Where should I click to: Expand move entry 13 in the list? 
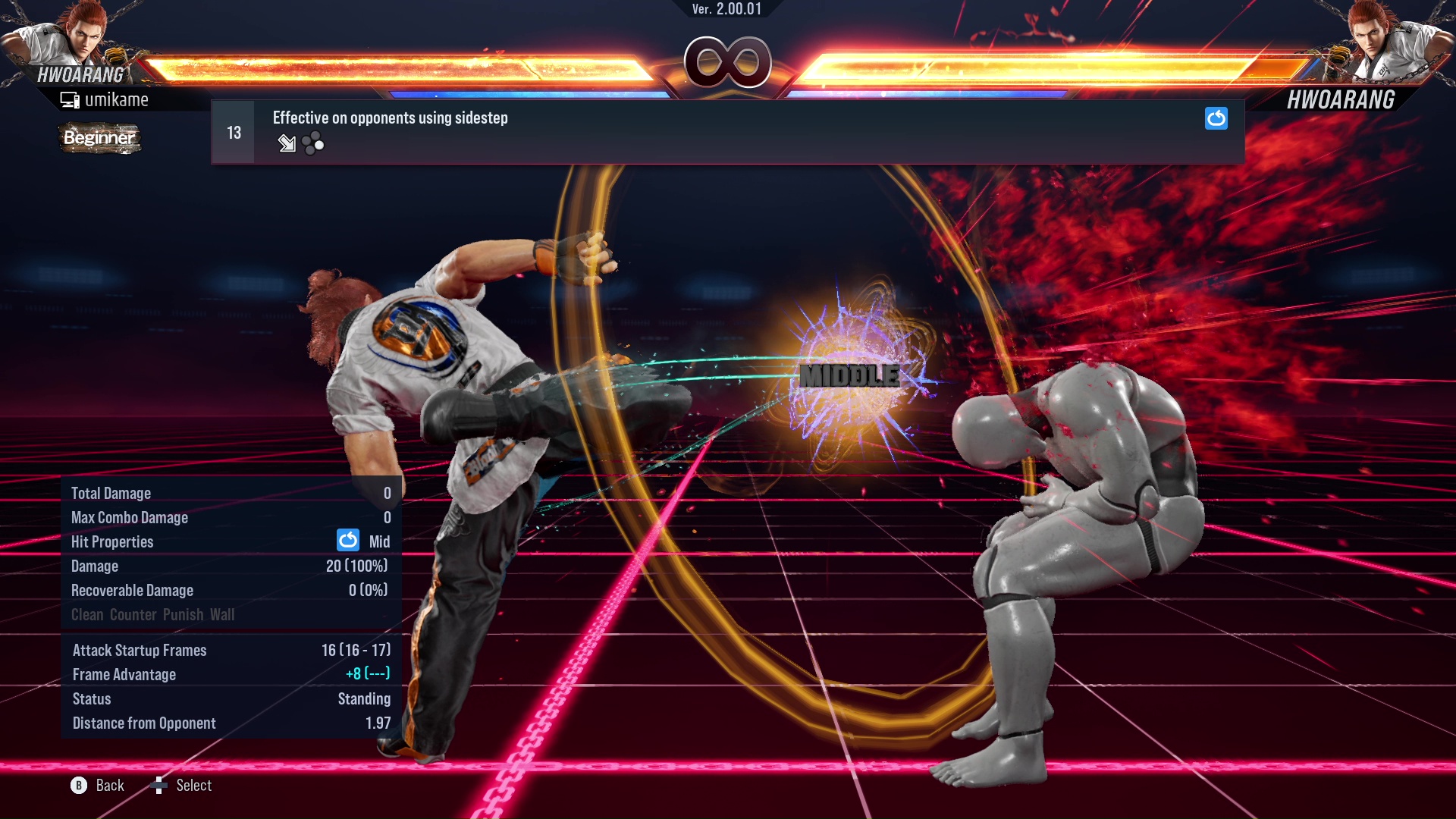232,131
